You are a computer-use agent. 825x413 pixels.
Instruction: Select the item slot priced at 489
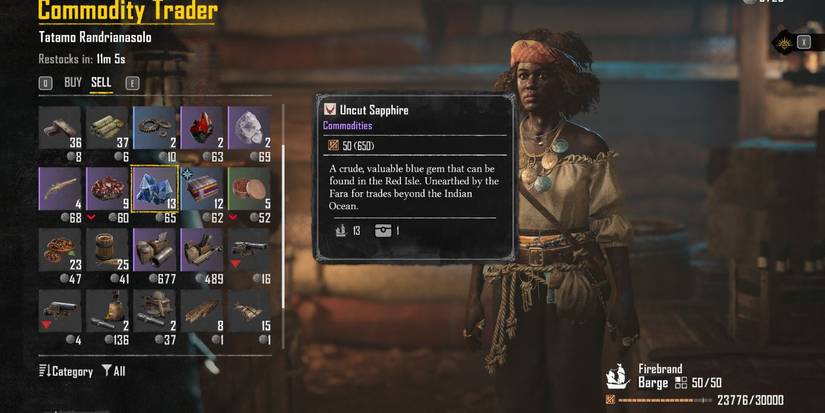click(x=202, y=249)
